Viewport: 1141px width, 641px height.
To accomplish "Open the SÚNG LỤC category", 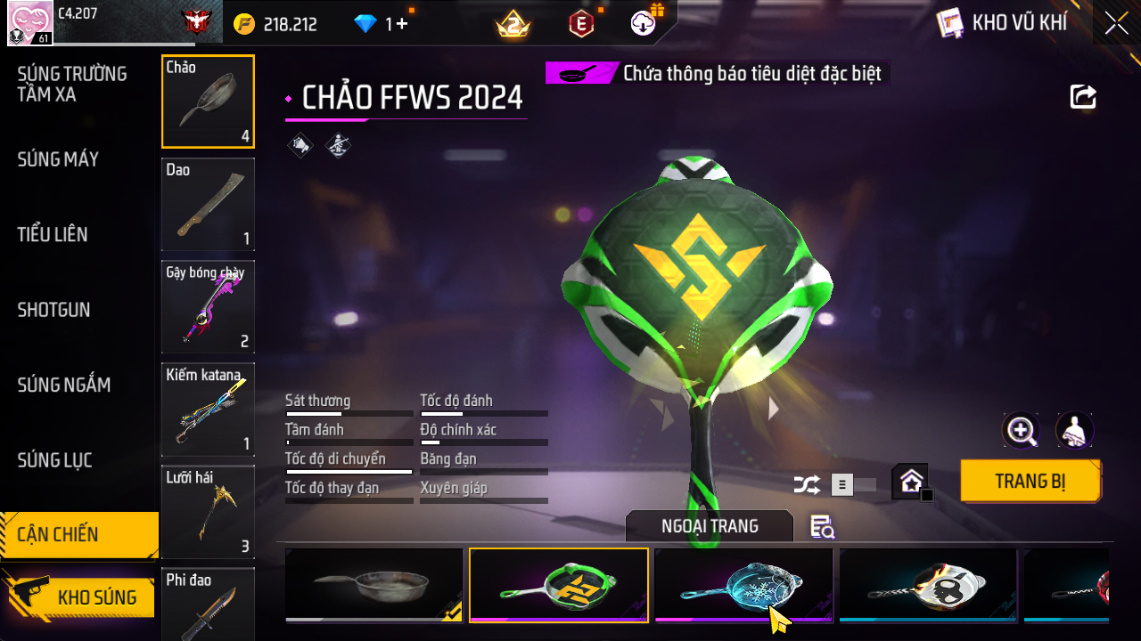I will [55, 460].
